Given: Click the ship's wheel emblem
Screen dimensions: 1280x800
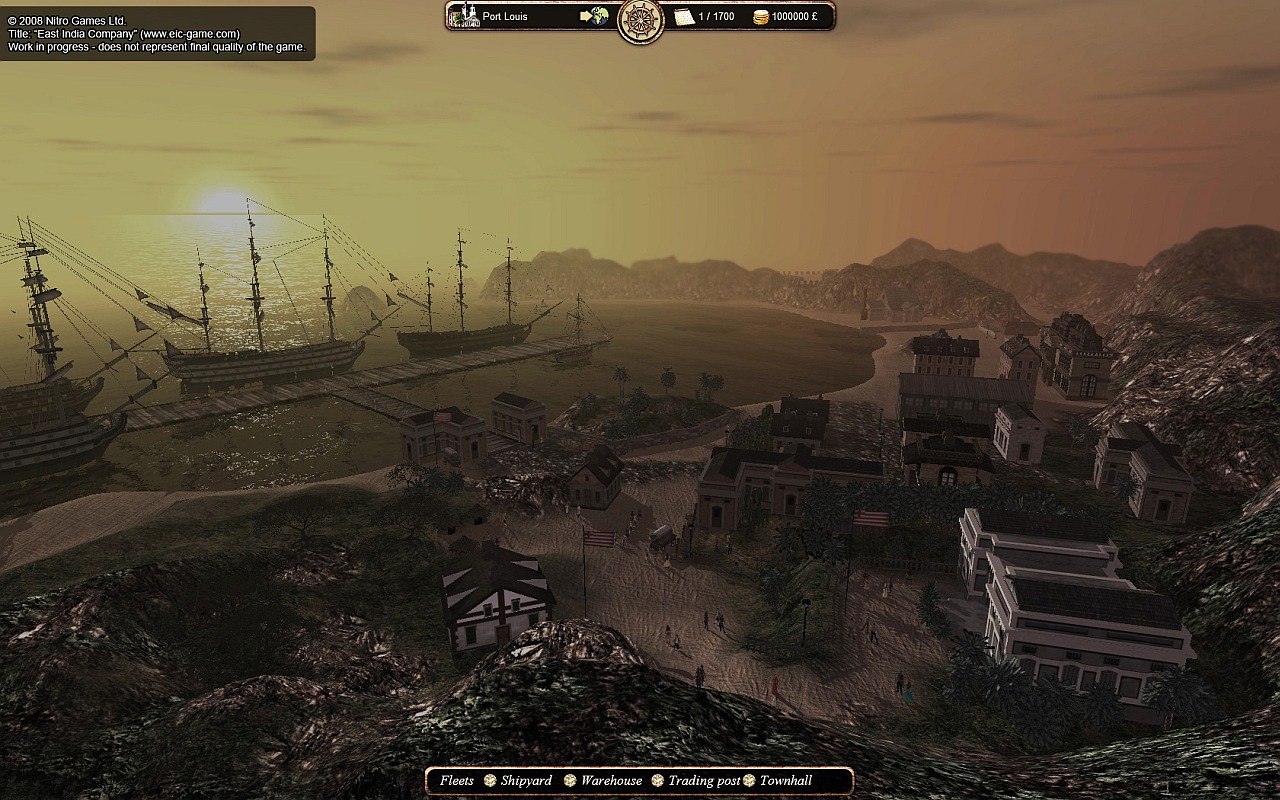Looking at the screenshot, I should [x=641, y=19].
